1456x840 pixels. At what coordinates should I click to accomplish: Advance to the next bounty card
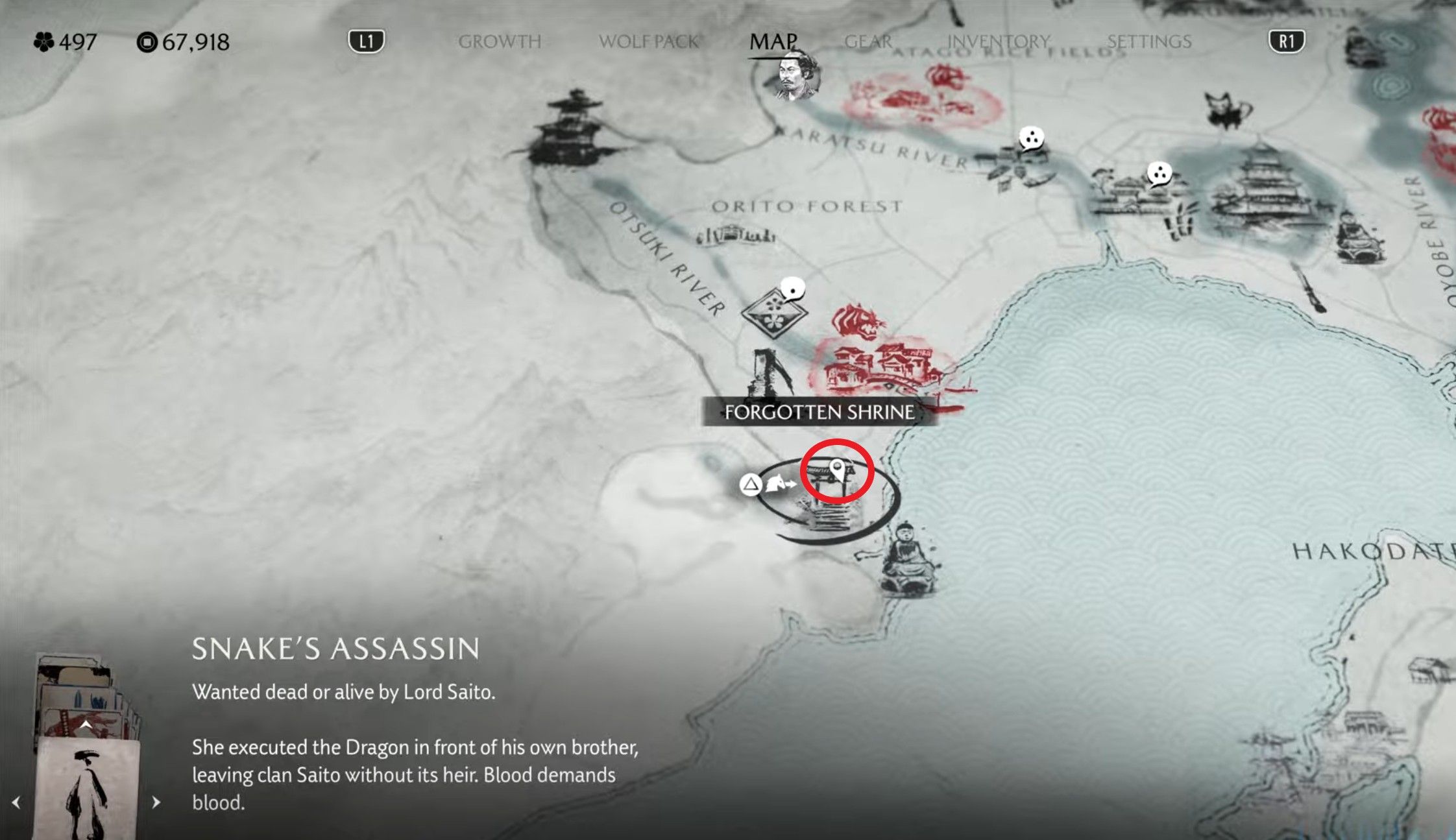point(156,802)
